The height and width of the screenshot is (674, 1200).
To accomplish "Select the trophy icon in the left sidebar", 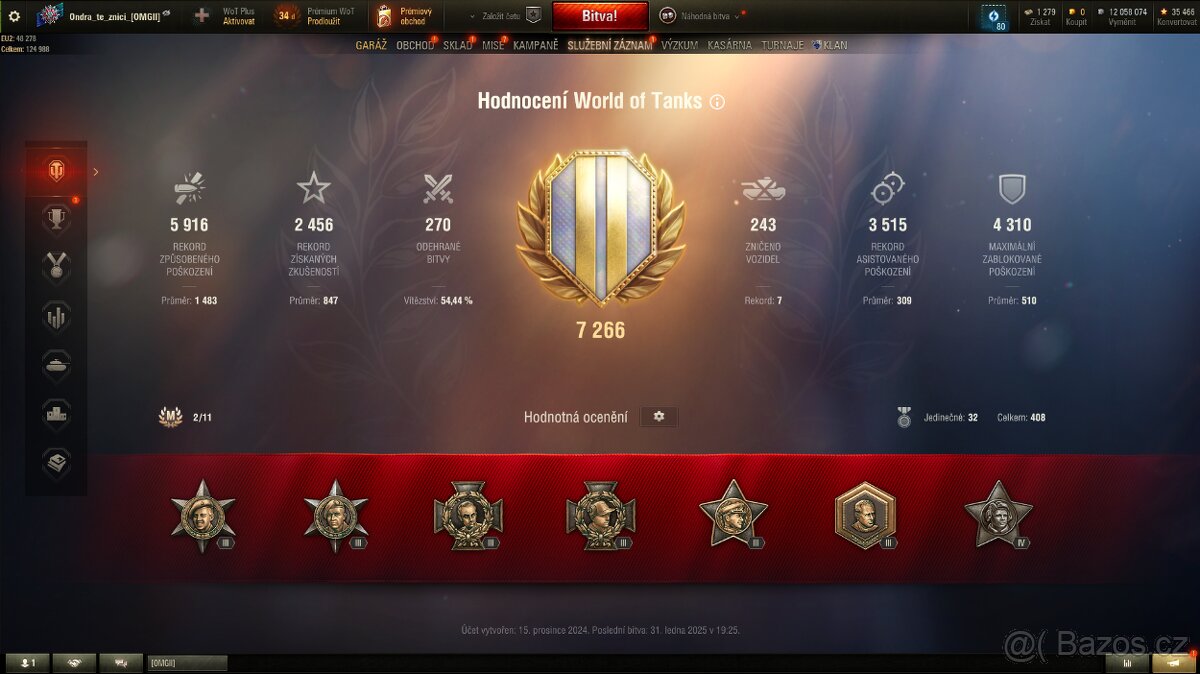I will pyautogui.click(x=56, y=218).
